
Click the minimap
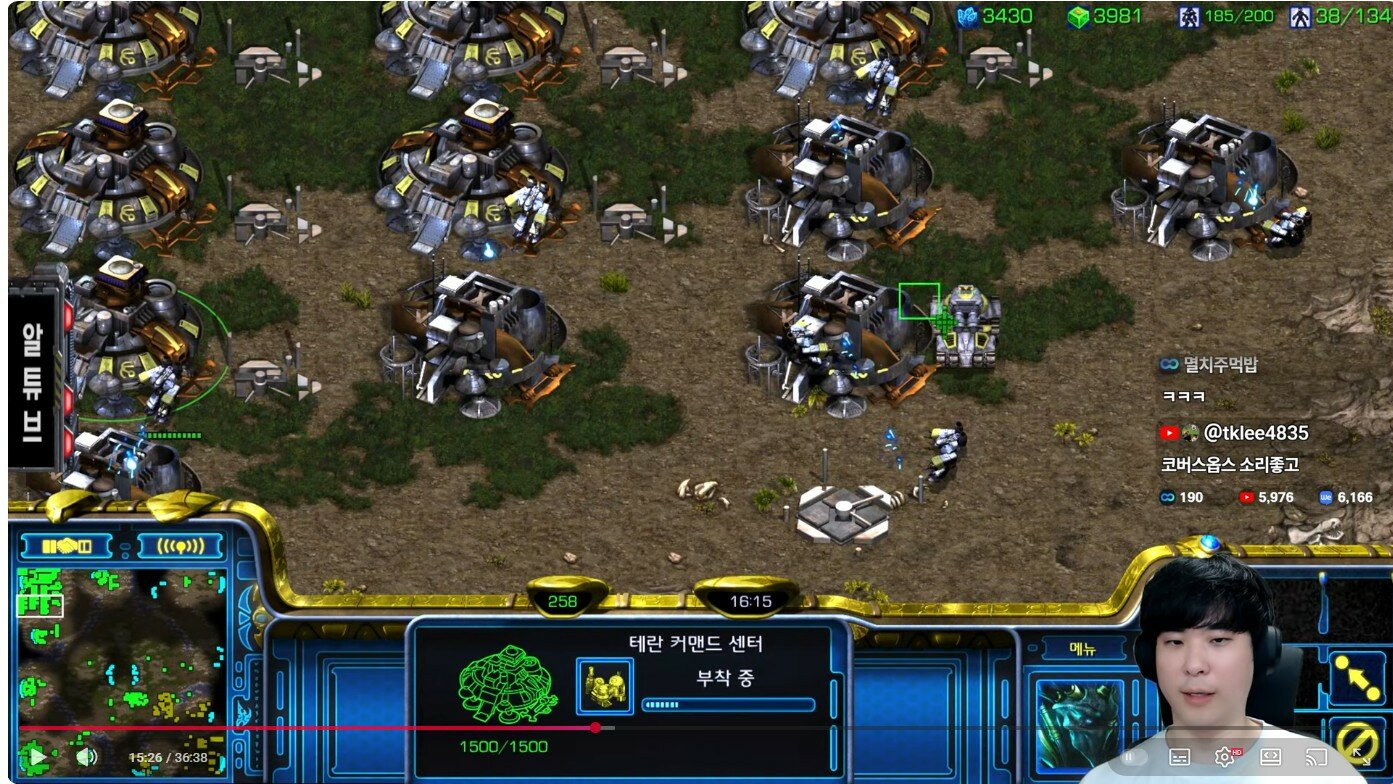[120, 650]
